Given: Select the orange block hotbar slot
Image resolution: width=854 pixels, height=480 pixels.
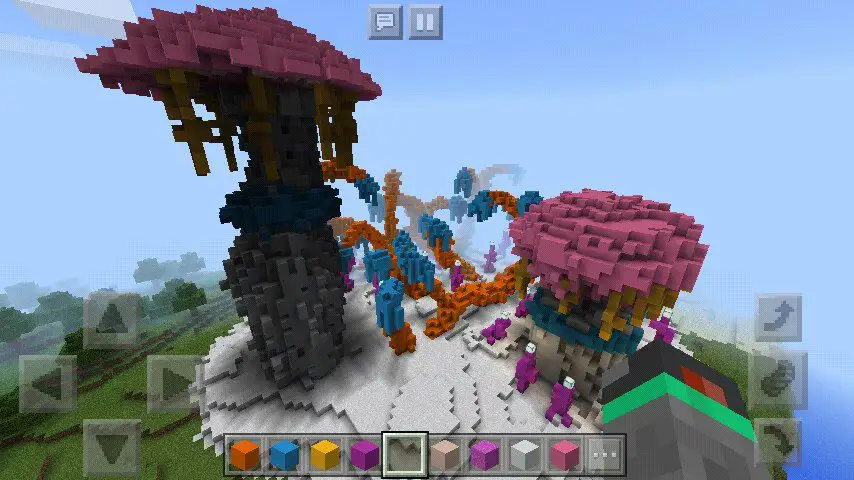Looking at the screenshot, I should pyautogui.click(x=245, y=455).
